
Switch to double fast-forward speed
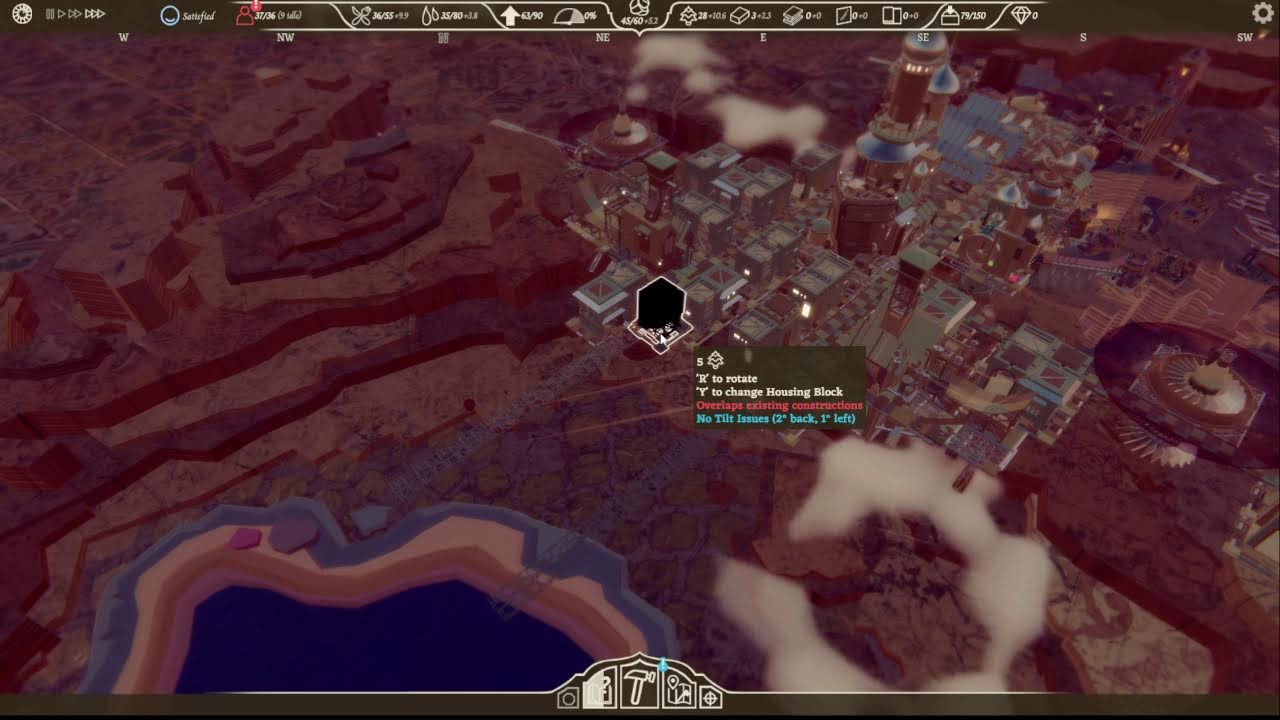pos(74,14)
